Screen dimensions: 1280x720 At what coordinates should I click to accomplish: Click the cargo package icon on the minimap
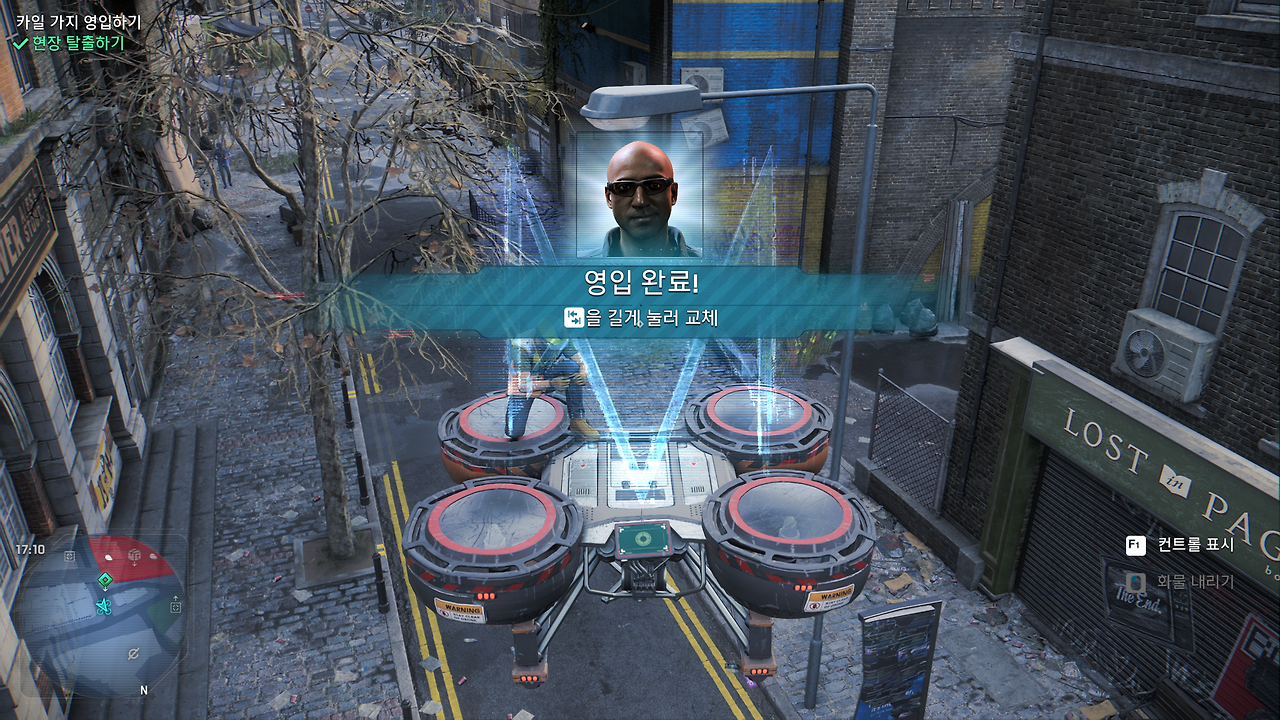point(134,555)
